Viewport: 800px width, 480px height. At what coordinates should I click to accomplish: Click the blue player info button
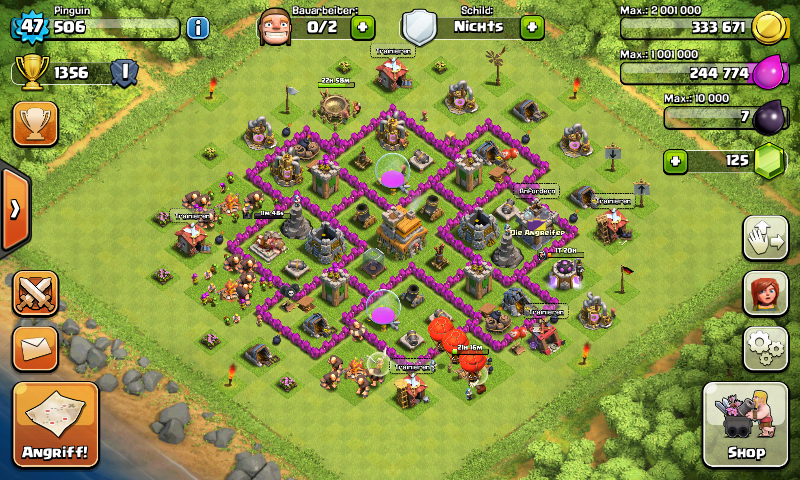tap(198, 27)
